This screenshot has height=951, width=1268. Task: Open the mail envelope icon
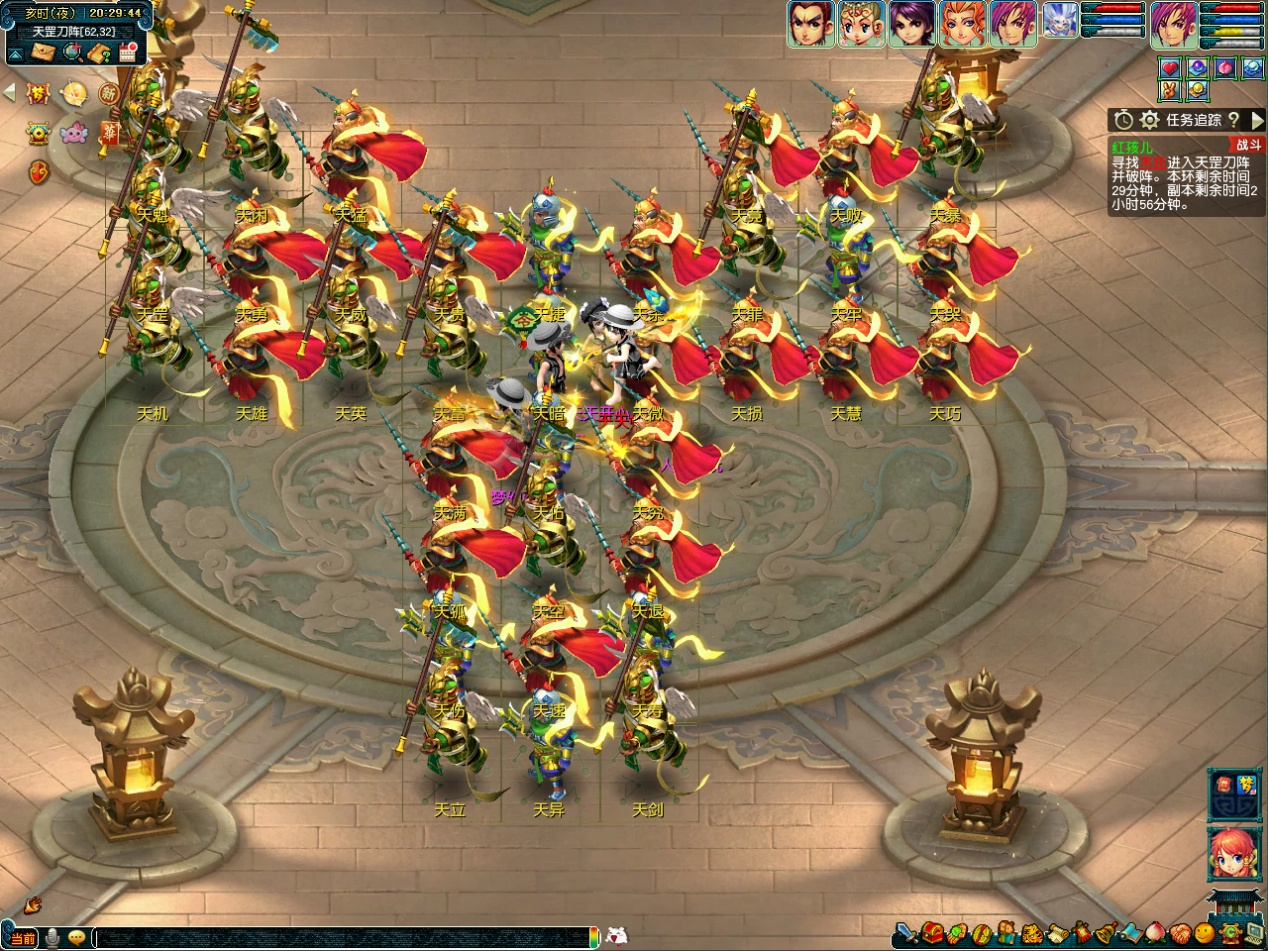tap(44, 52)
